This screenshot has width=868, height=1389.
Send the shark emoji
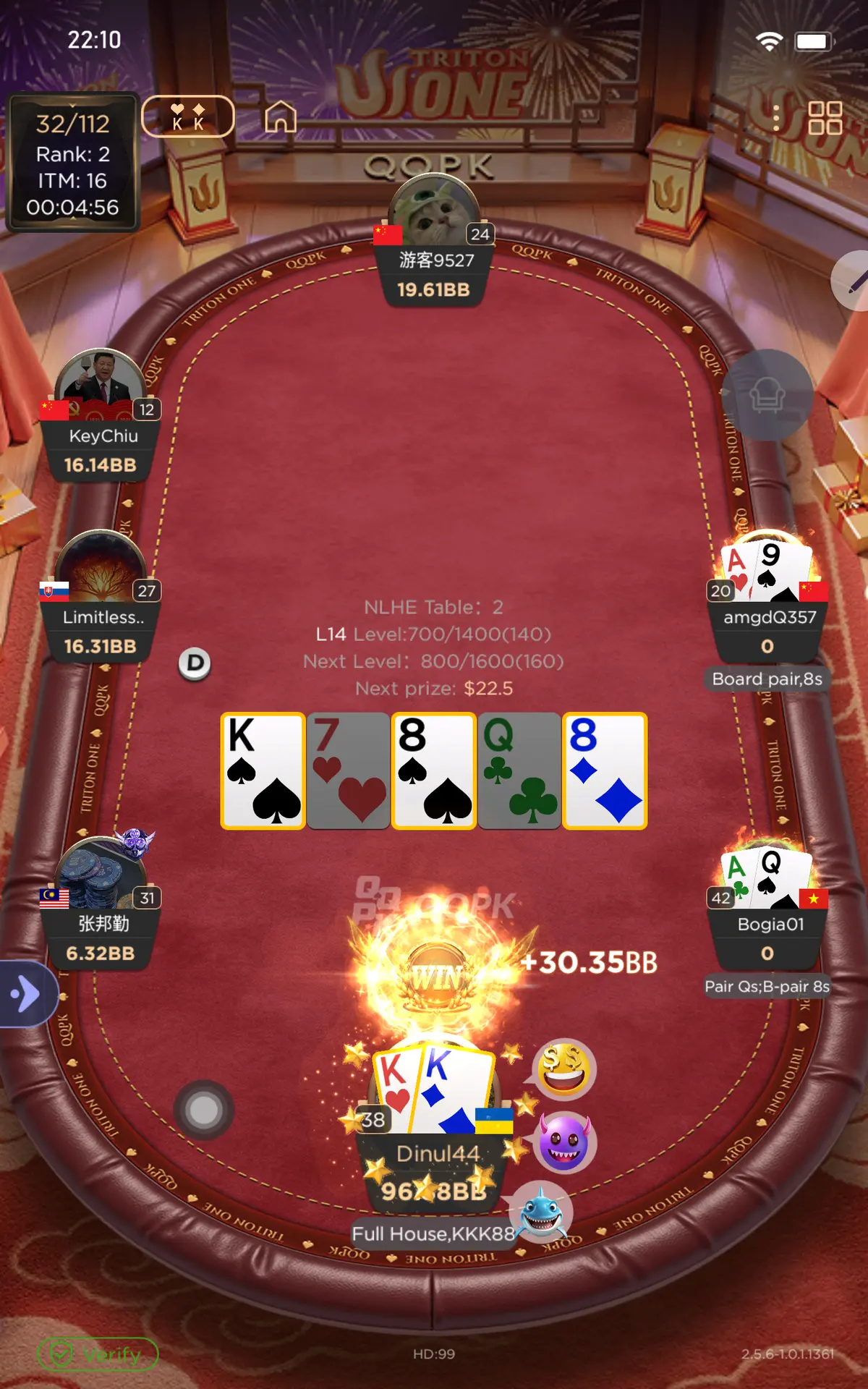click(x=541, y=1212)
